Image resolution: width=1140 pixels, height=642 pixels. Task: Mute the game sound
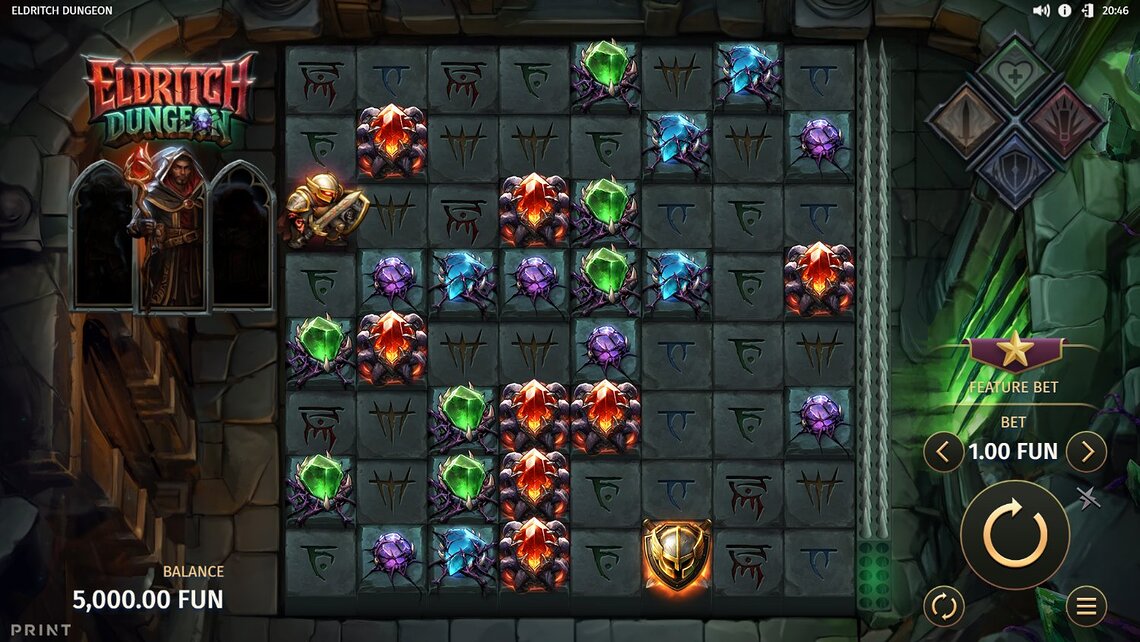click(x=1041, y=10)
